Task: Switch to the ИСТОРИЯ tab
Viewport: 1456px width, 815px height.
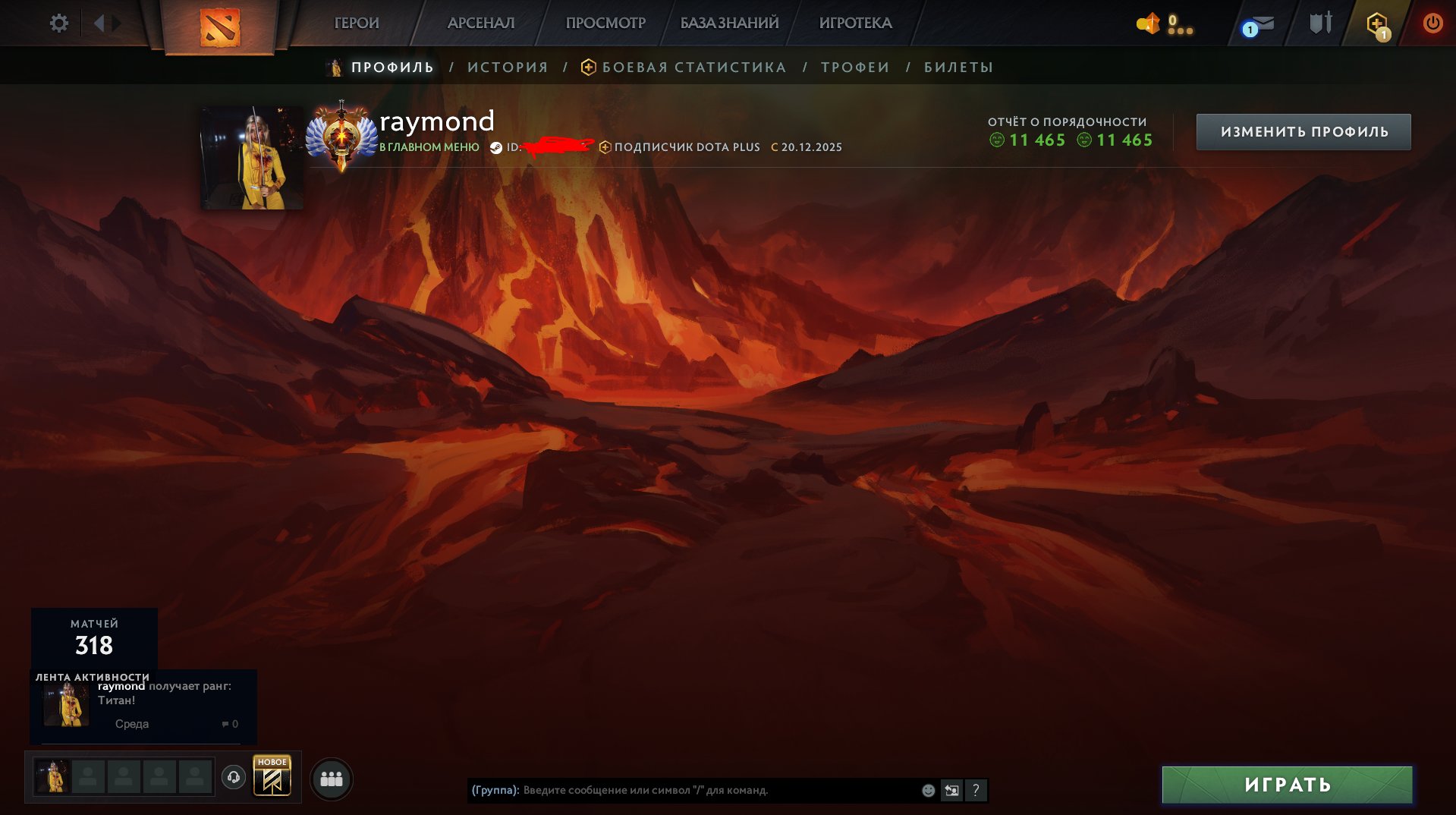Action: [x=507, y=67]
